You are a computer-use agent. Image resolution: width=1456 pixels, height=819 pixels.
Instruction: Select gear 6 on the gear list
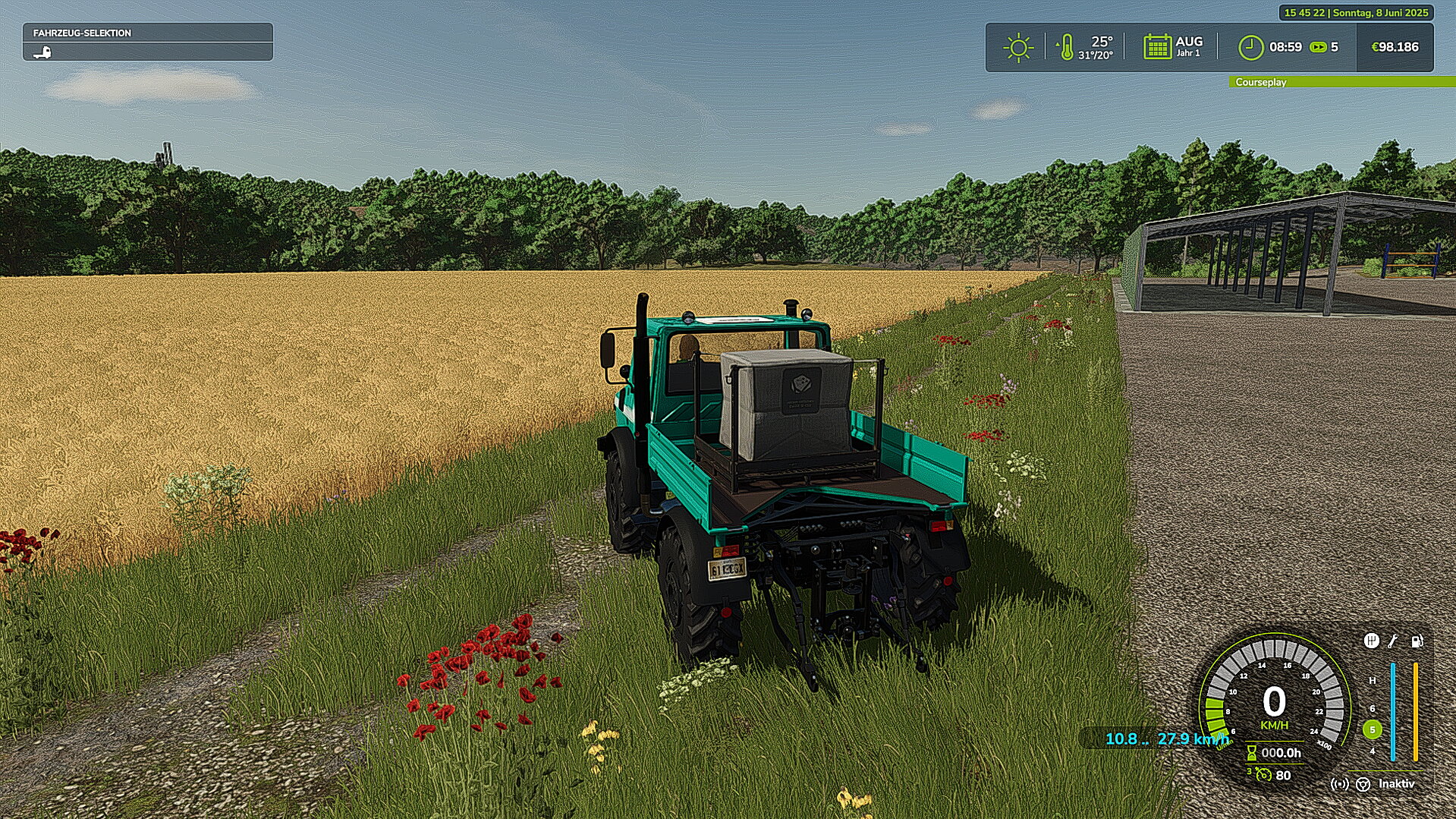point(1372,709)
